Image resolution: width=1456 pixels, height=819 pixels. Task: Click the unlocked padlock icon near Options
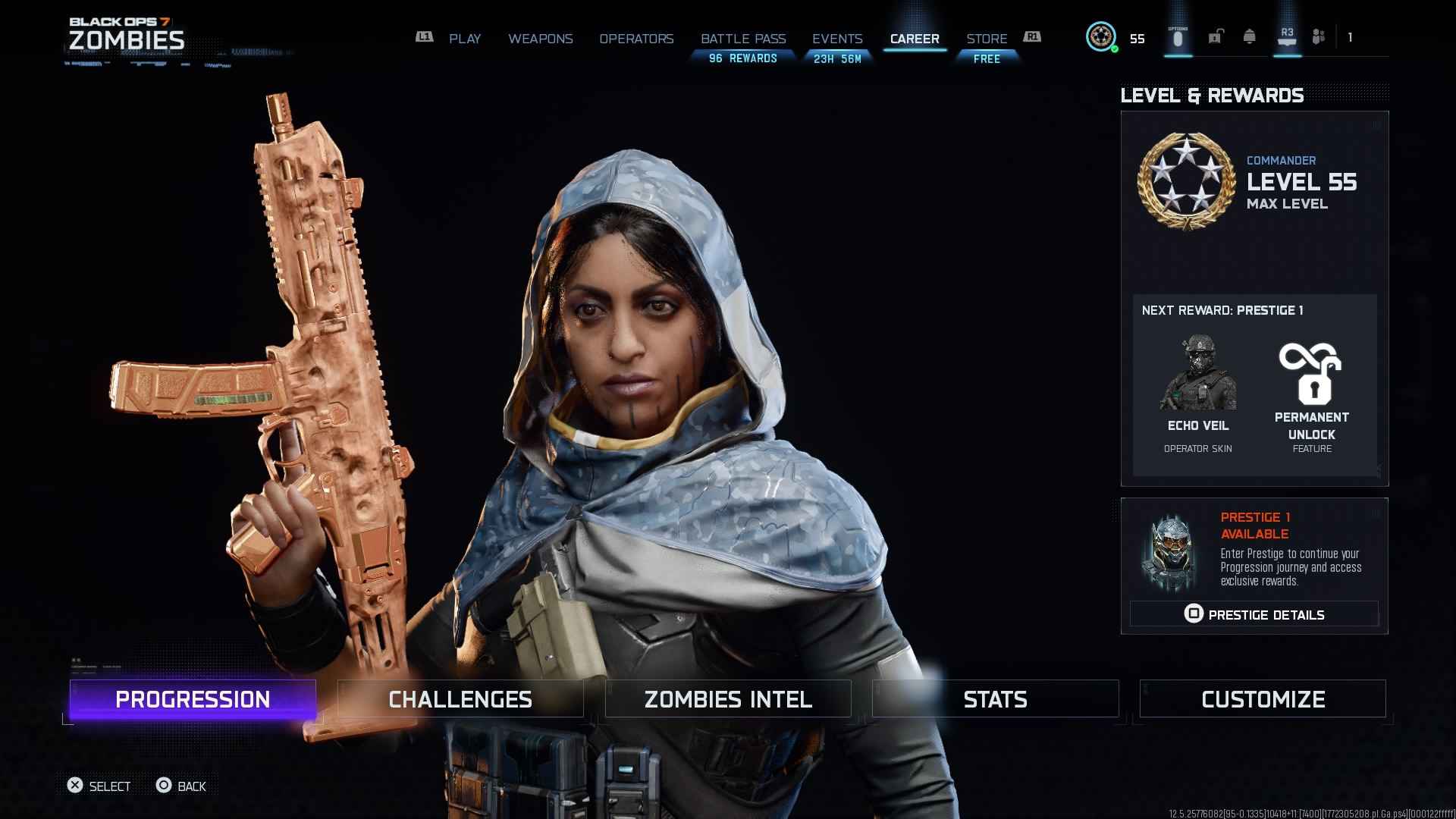pyautogui.click(x=1216, y=38)
